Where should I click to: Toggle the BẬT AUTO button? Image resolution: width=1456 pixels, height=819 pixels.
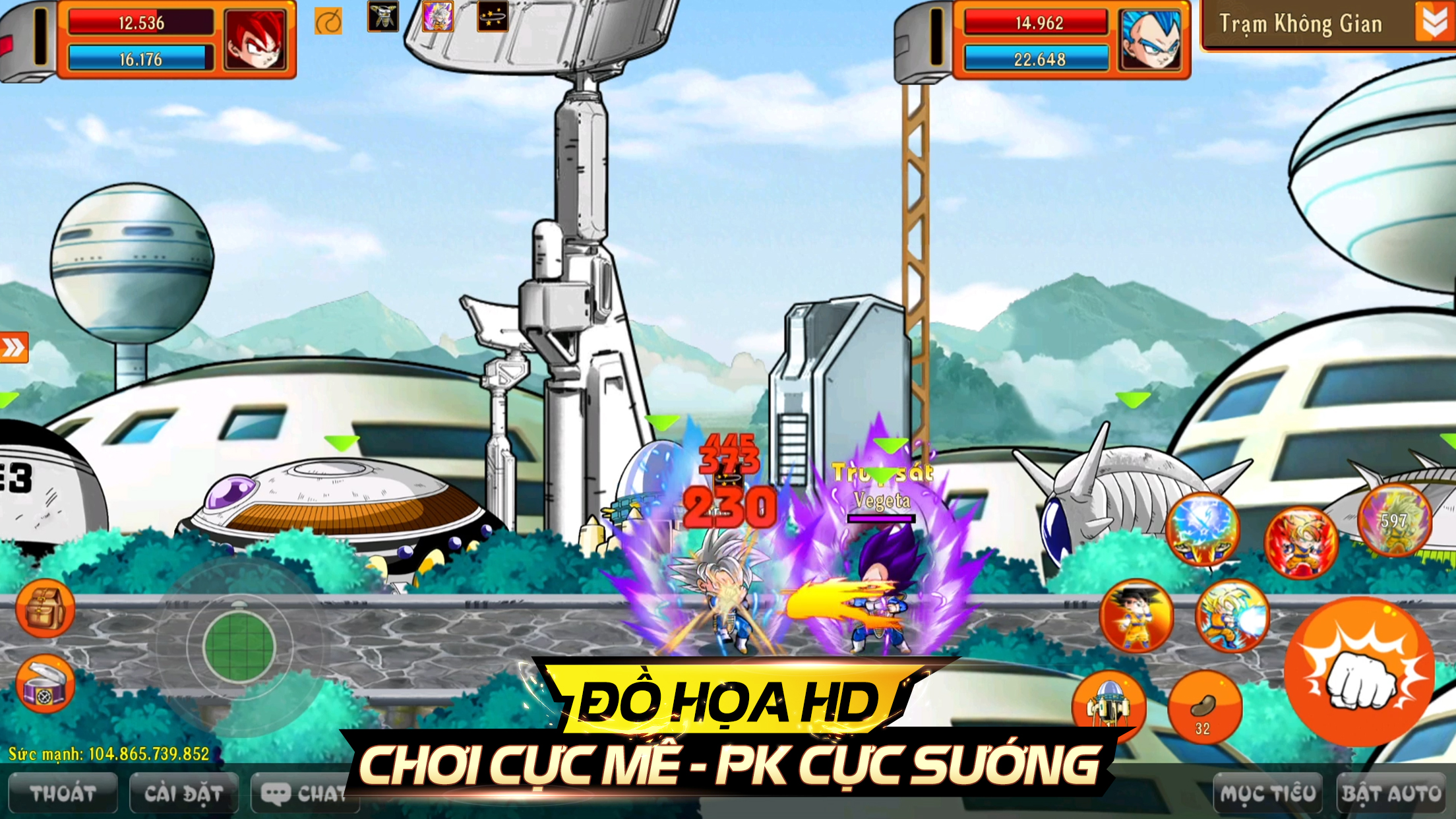pos(1391,793)
